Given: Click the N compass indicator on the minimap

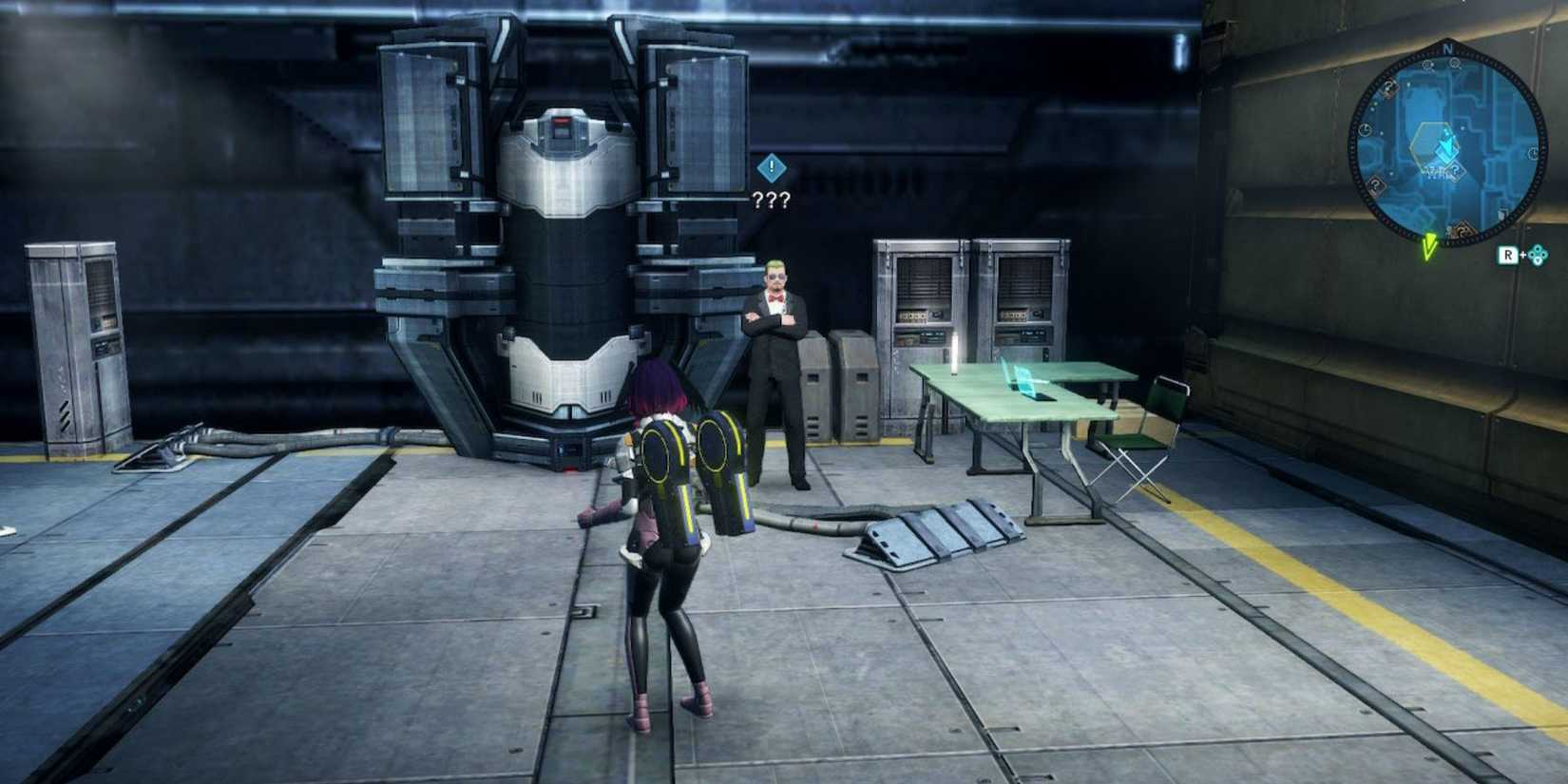Looking at the screenshot, I should (x=1449, y=48).
